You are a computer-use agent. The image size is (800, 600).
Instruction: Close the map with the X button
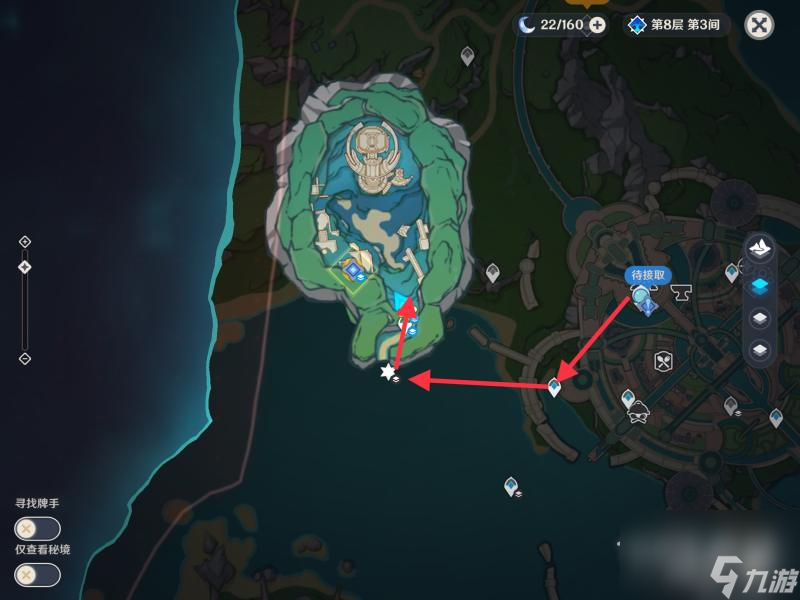point(760,26)
